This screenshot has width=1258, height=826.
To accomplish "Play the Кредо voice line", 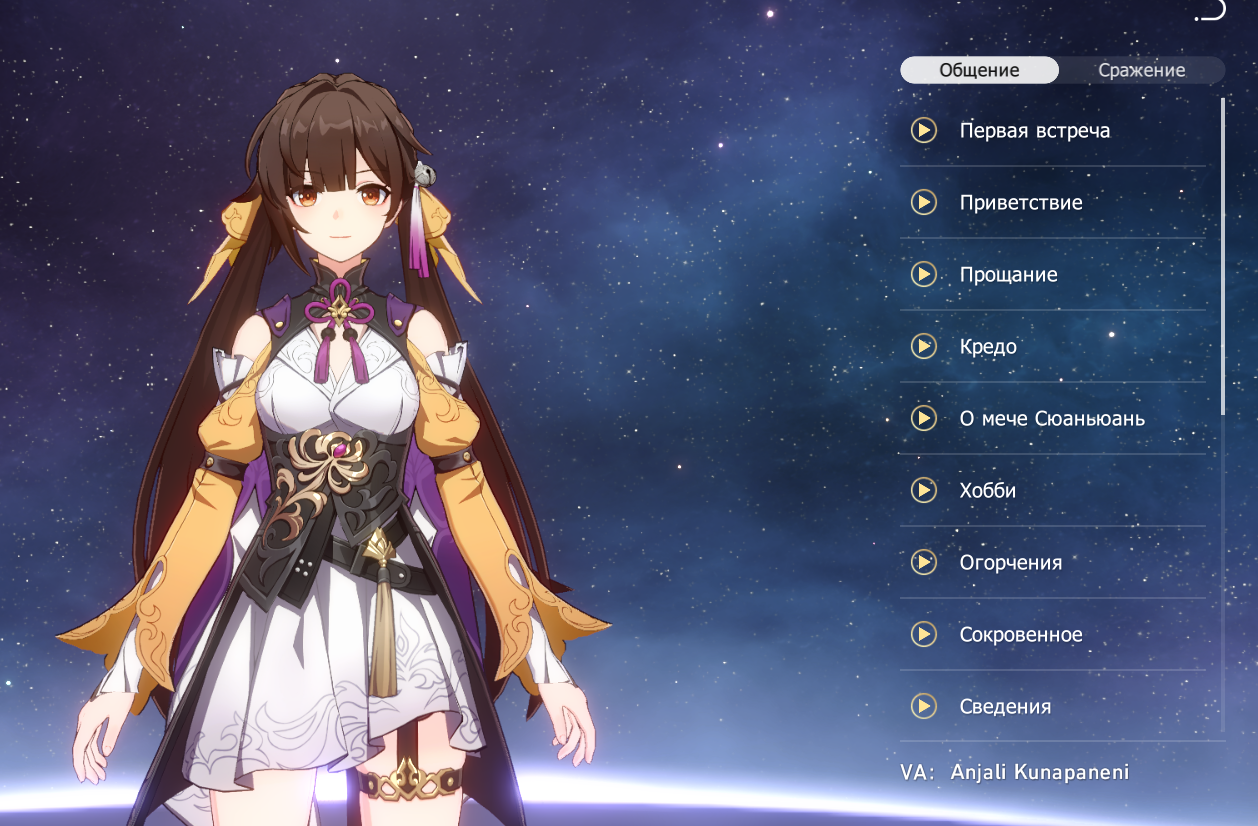I will (x=923, y=347).
